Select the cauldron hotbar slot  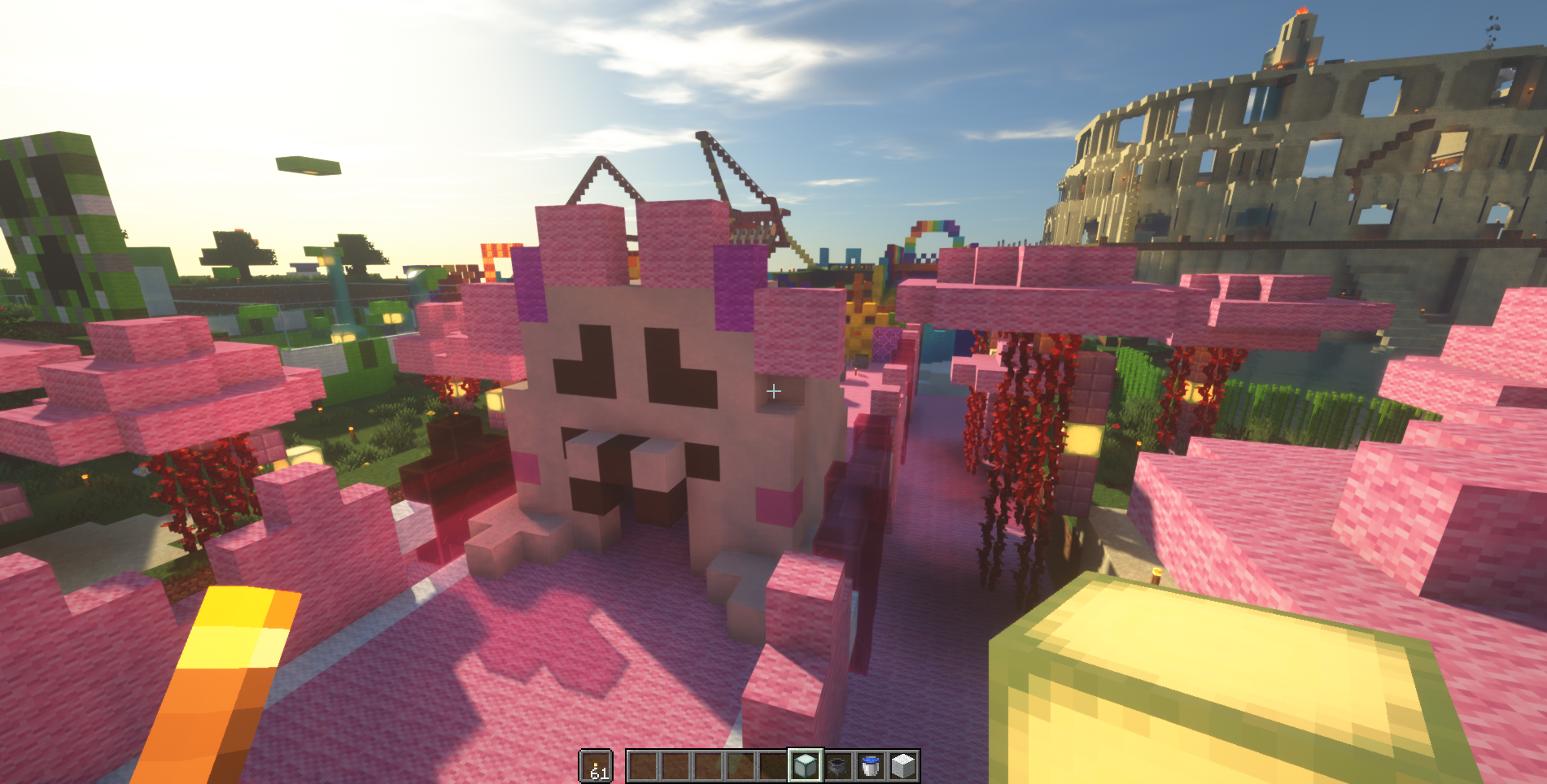tap(838, 765)
